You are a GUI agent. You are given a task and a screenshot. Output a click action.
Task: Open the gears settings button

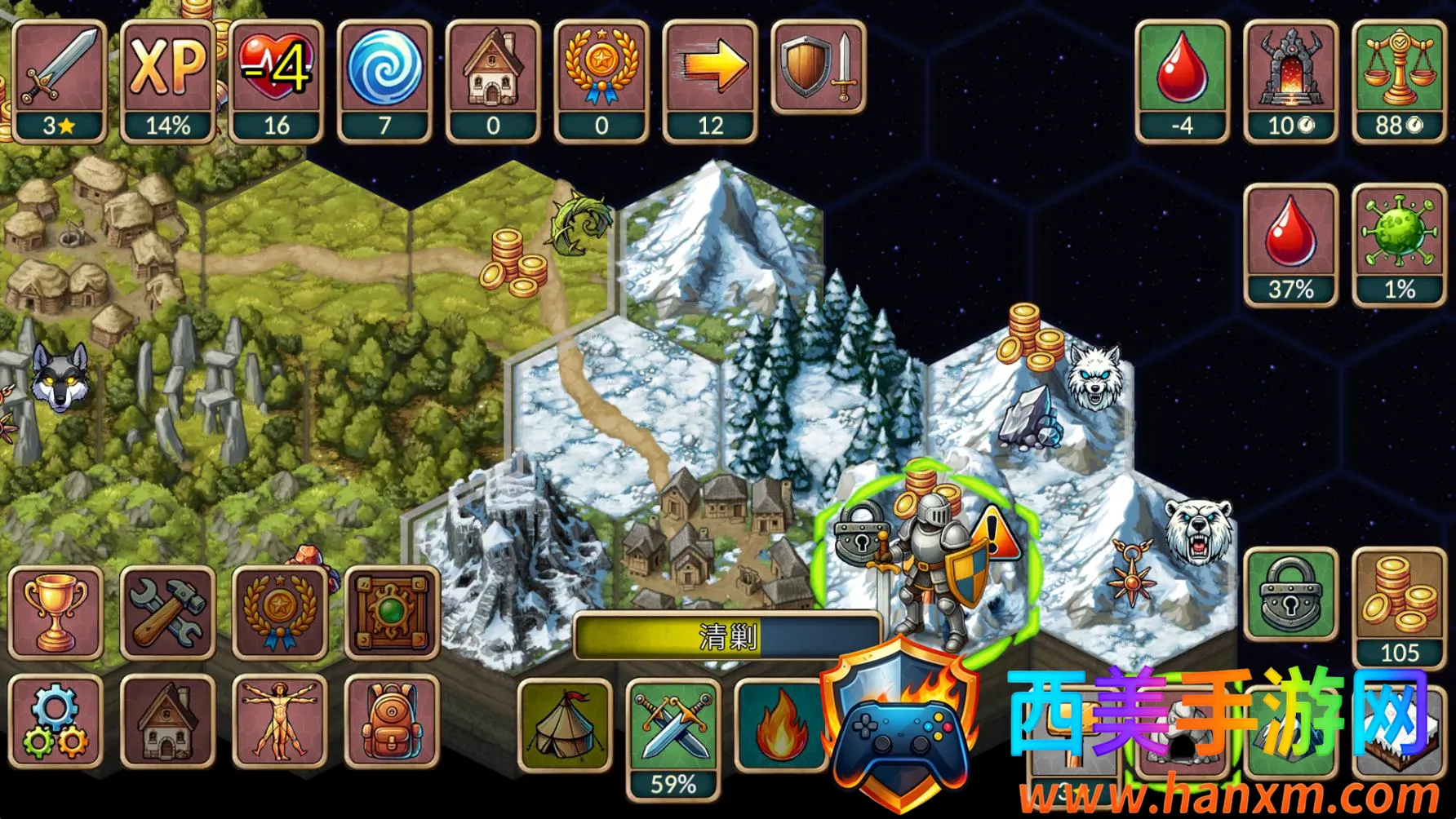55,721
